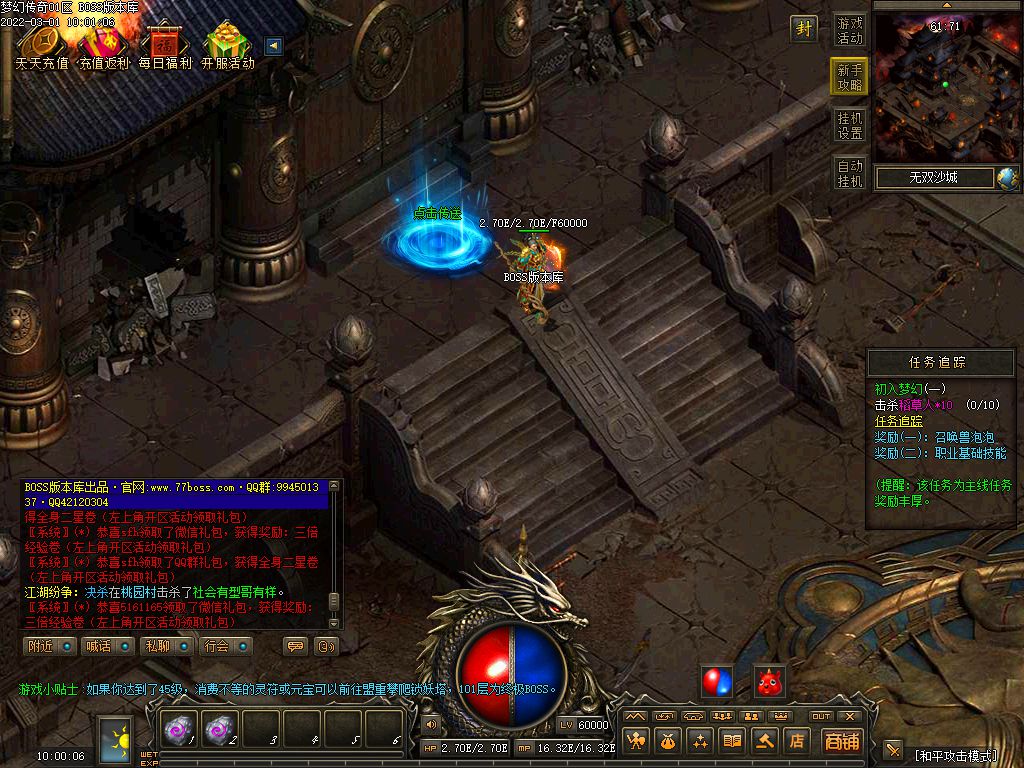Switch chat to the 喊话 shout channel
The width and height of the screenshot is (1024, 768).
click(x=107, y=646)
